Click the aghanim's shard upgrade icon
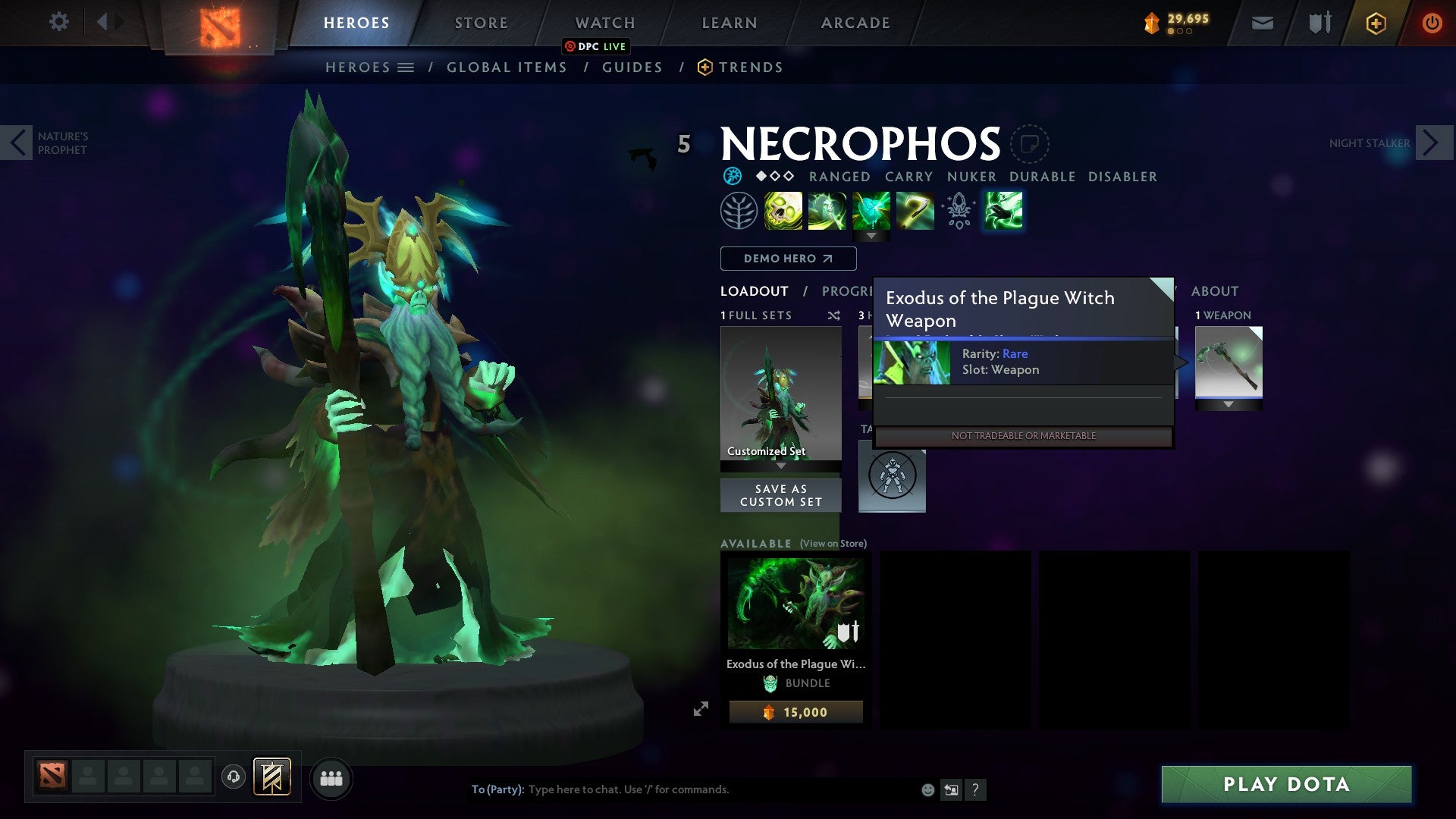Screen dimensions: 1456x819 point(958,210)
